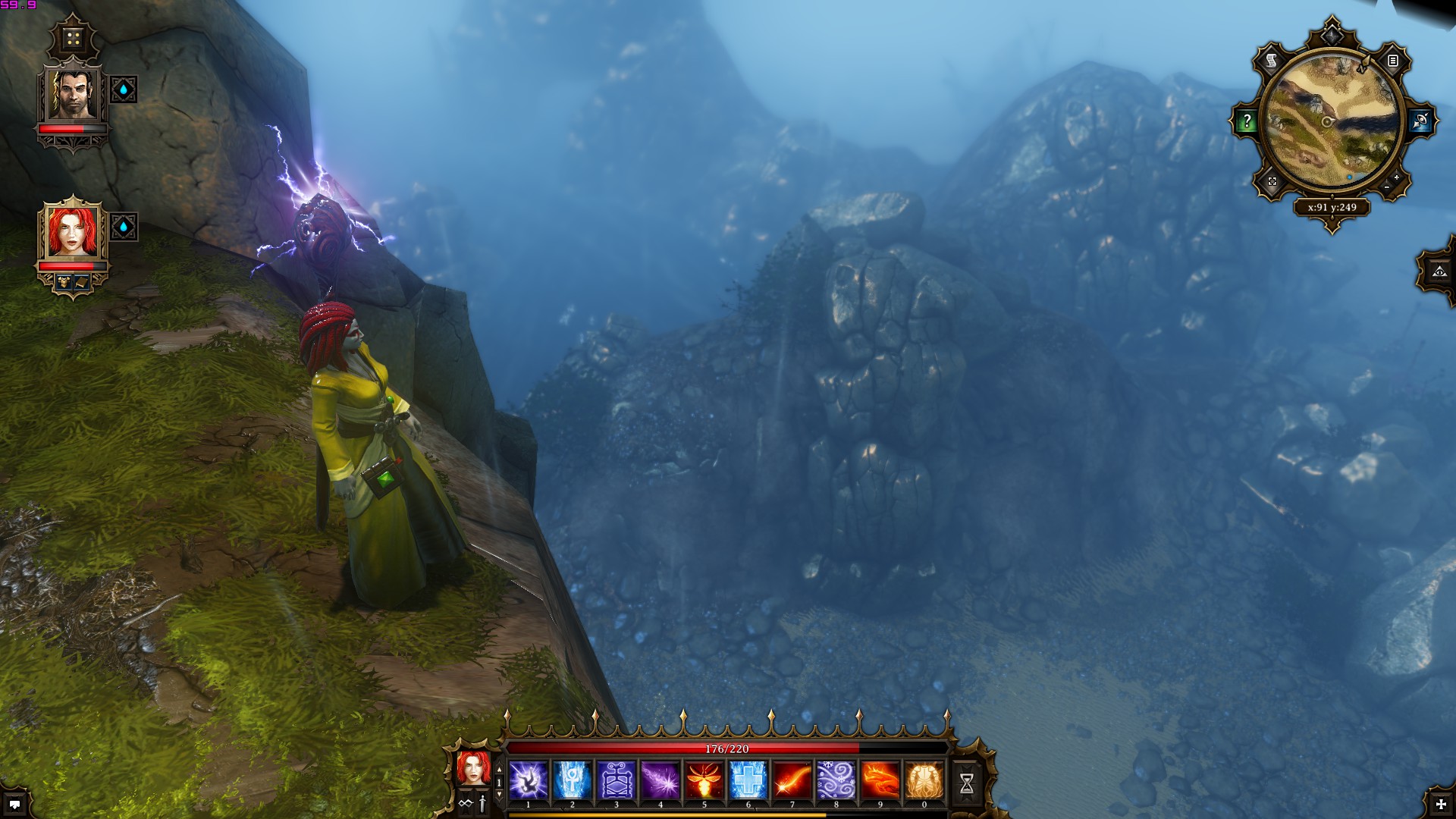Open equipment via armor icon under red-haired portrait
This screenshot has width=1456, height=819.
[x=64, y=282]
